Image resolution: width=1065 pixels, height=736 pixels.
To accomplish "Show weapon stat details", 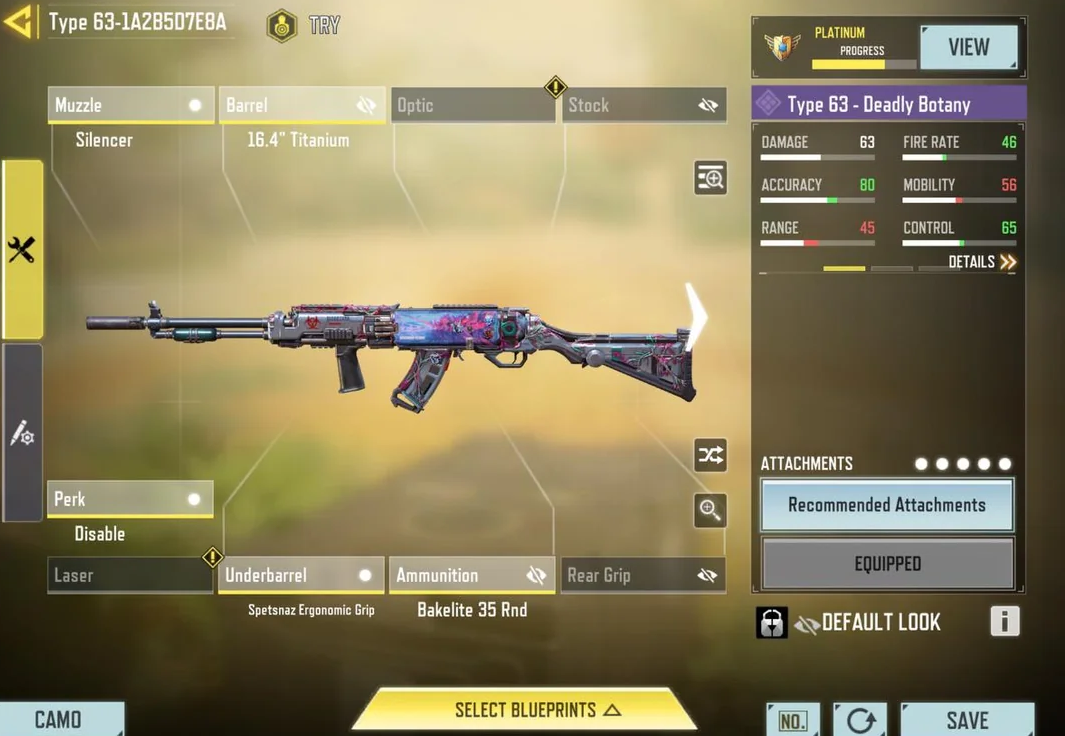I will coord(982,262).
